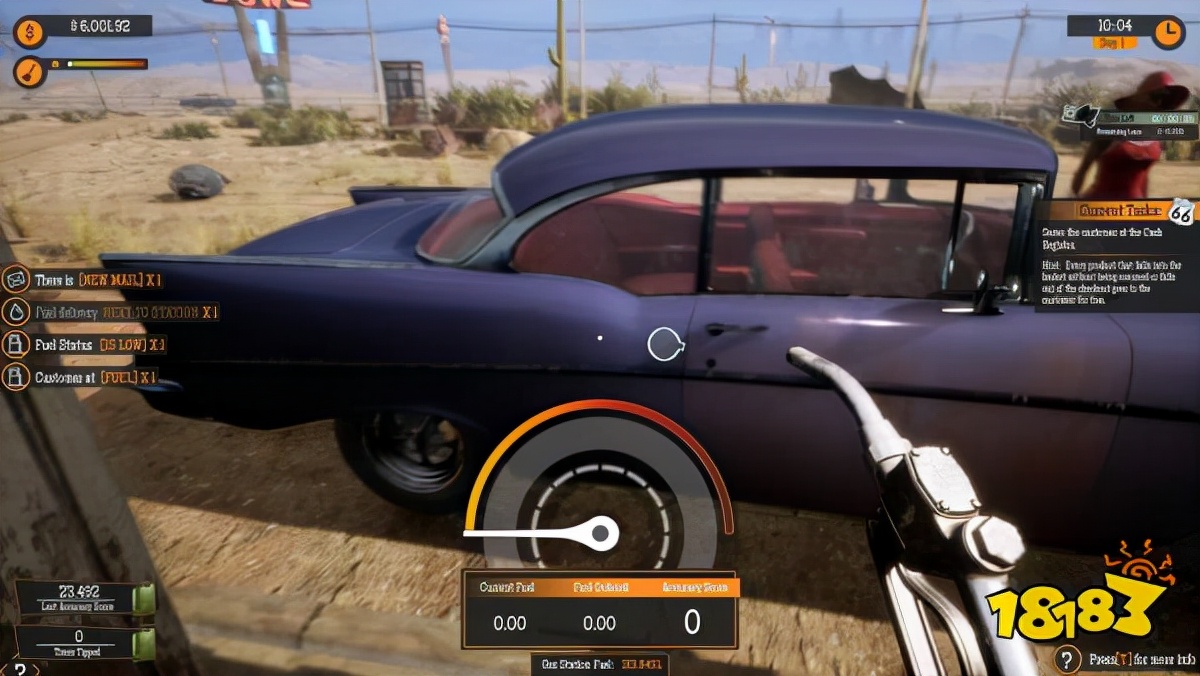Screen dimensions: 1200x676
Task: Select the broom cleanliness icon
Action: (29, 71)
